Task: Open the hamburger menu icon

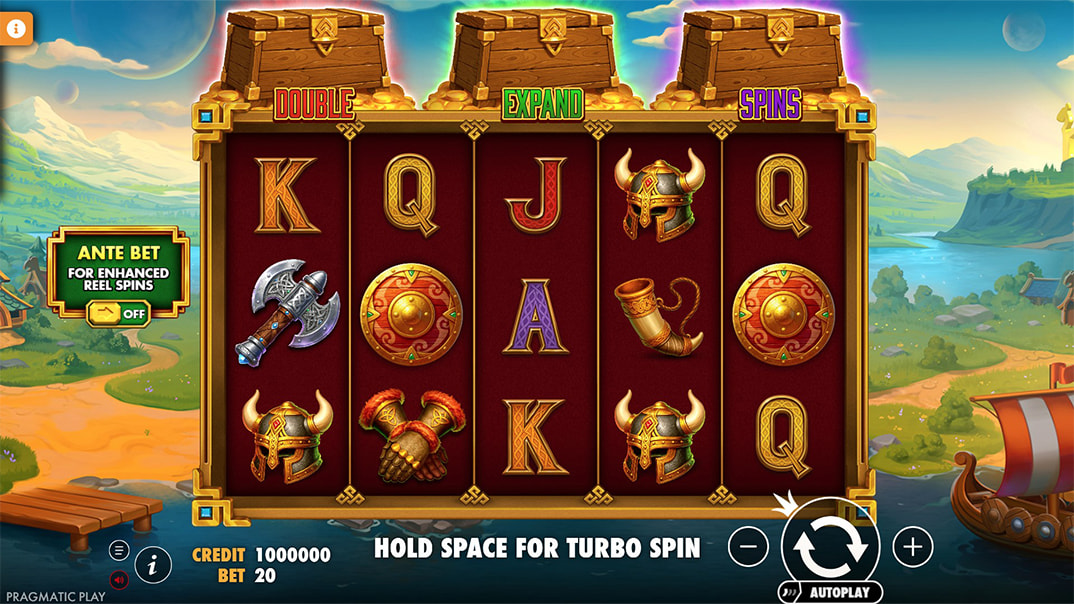Action: point(119,549)
